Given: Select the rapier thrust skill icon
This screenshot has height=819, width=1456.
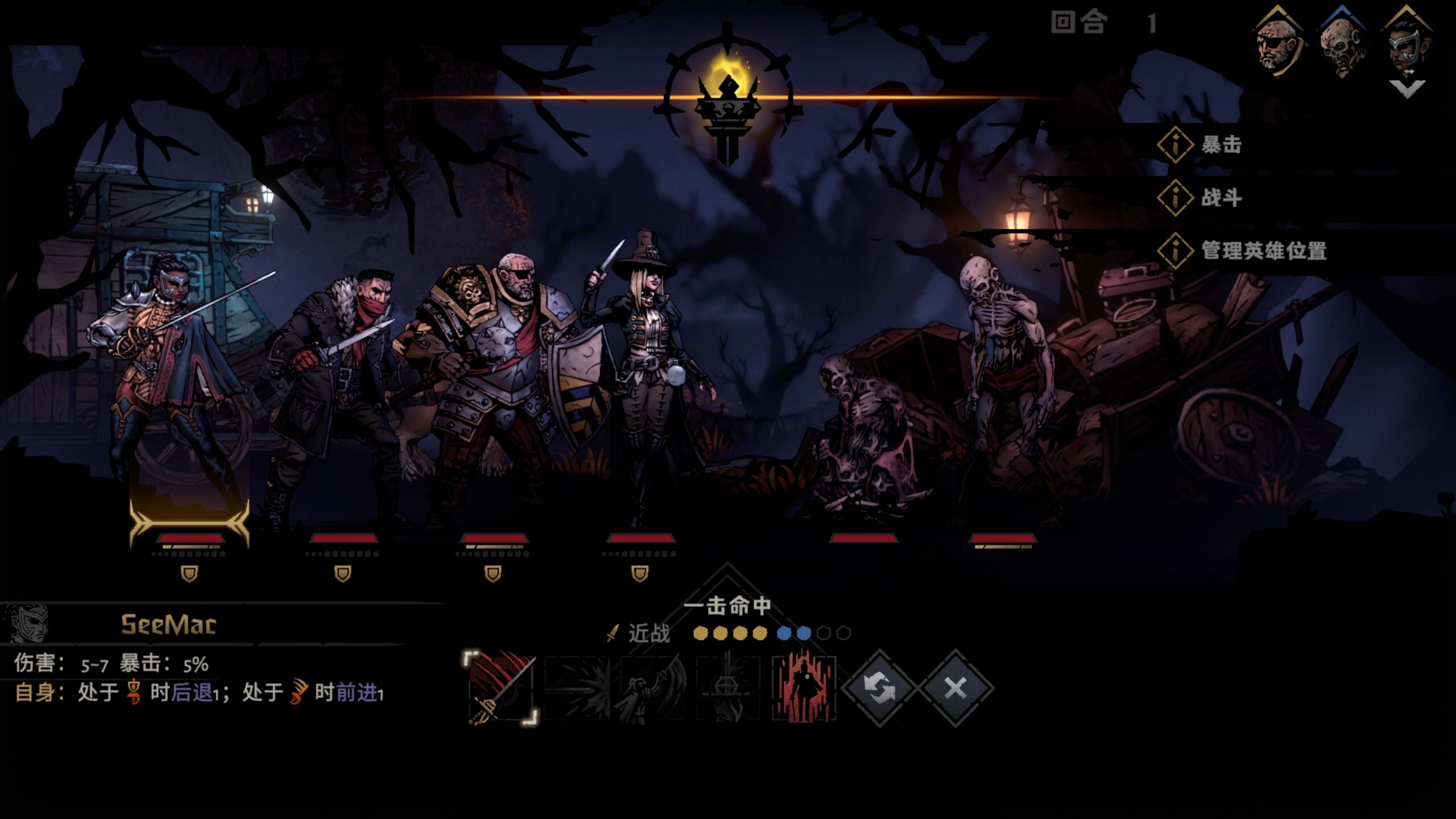Looking at the screenshot, I should pos(501,688).
